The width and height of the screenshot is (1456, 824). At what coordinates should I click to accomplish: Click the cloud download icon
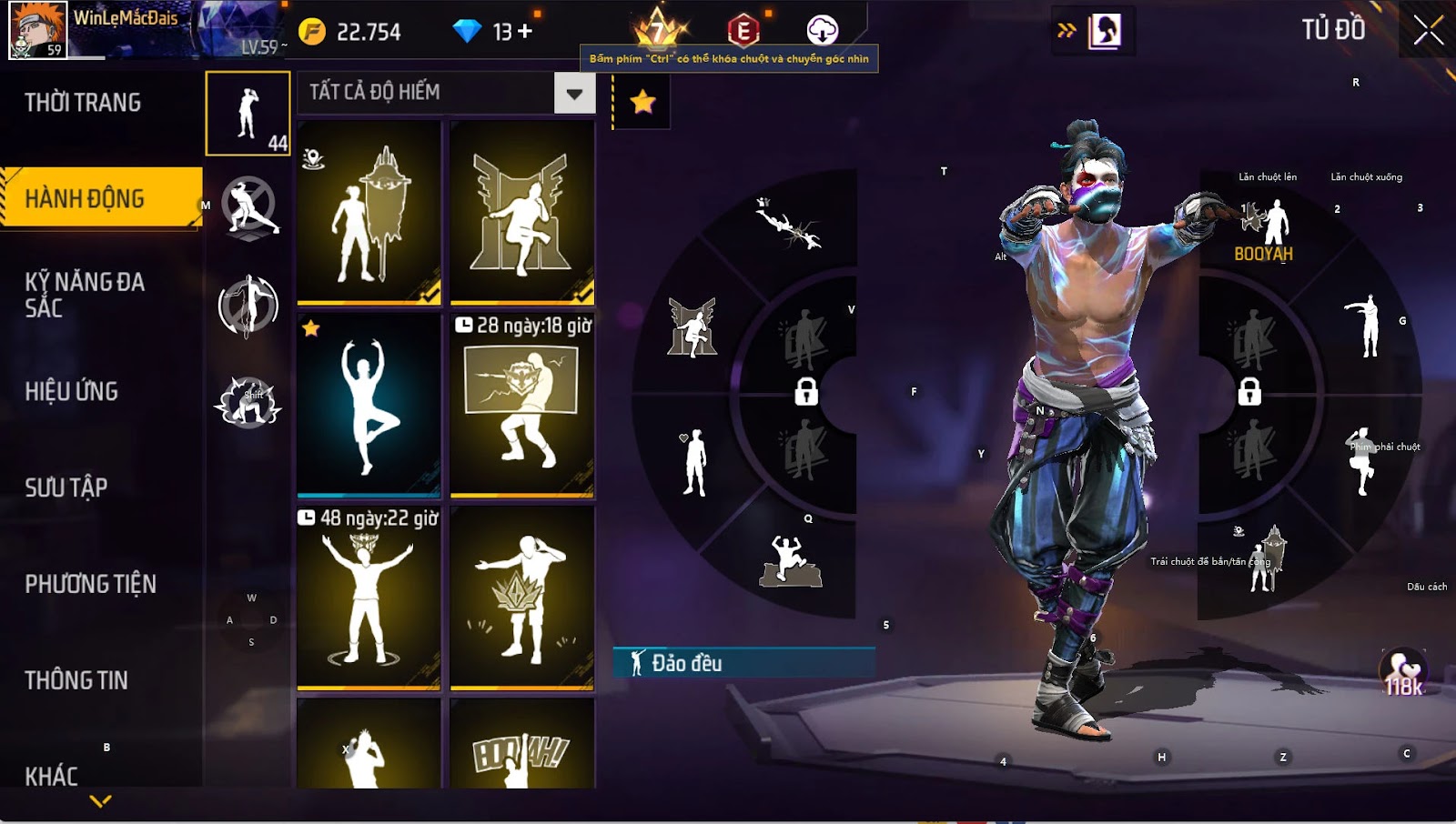(823, 31)
